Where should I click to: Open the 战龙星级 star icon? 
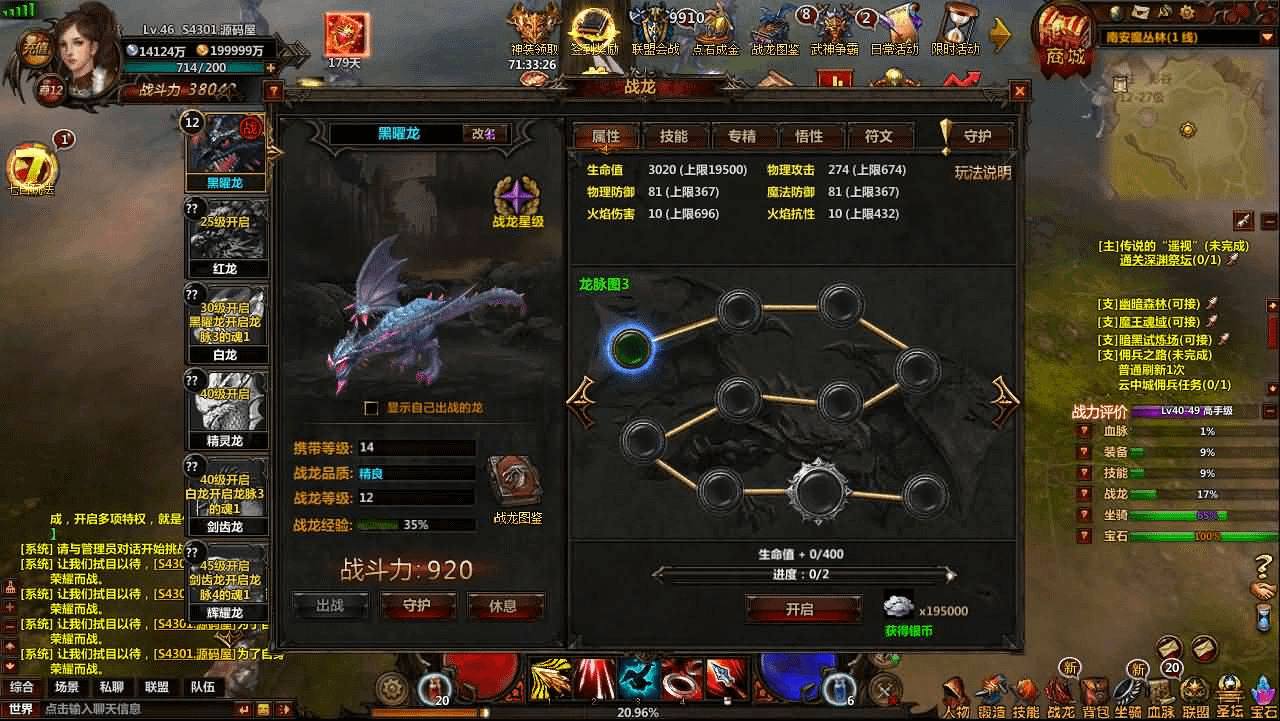pos(518,197)
